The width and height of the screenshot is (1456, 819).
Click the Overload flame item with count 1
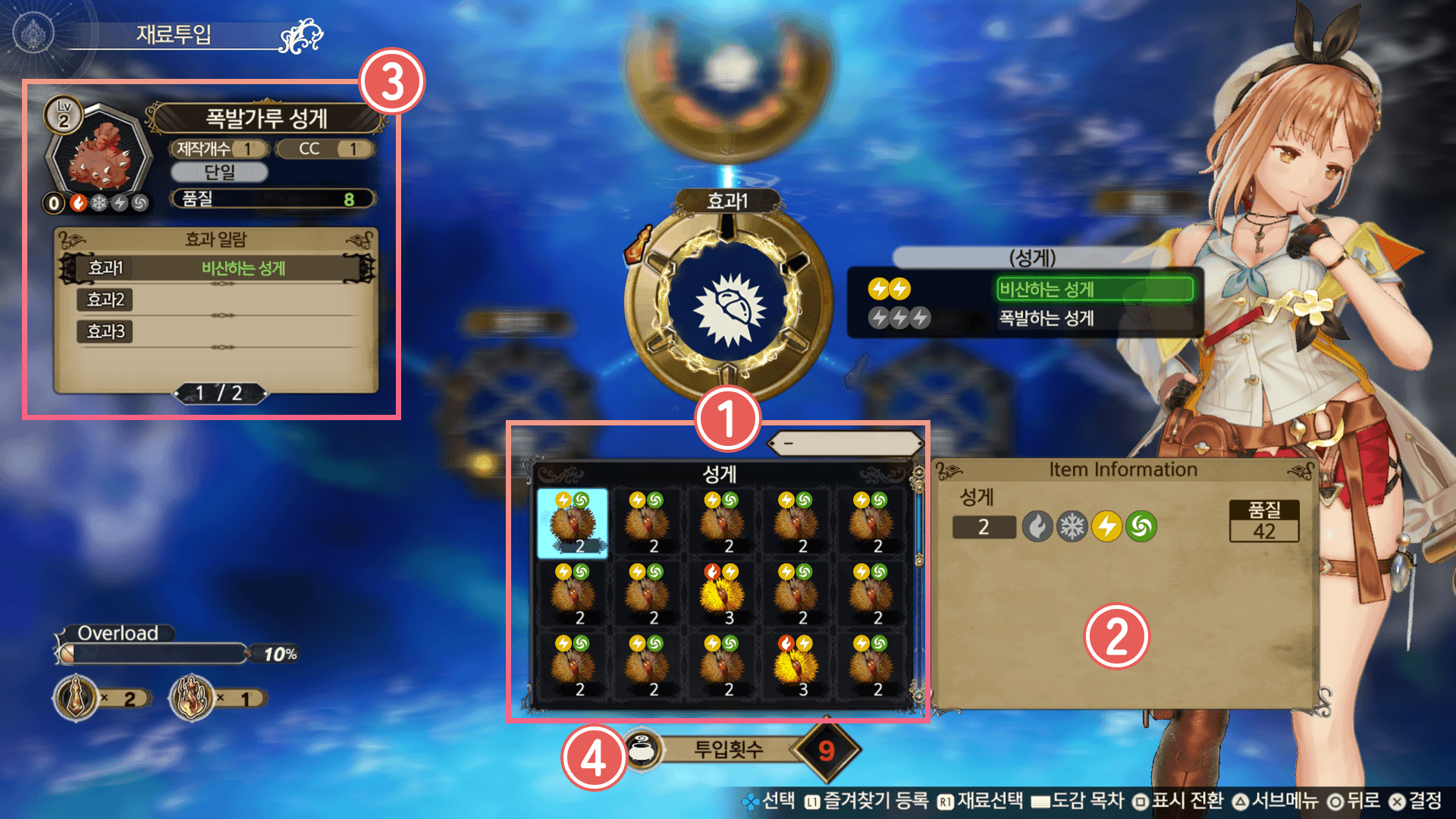(x=192, y=698)
